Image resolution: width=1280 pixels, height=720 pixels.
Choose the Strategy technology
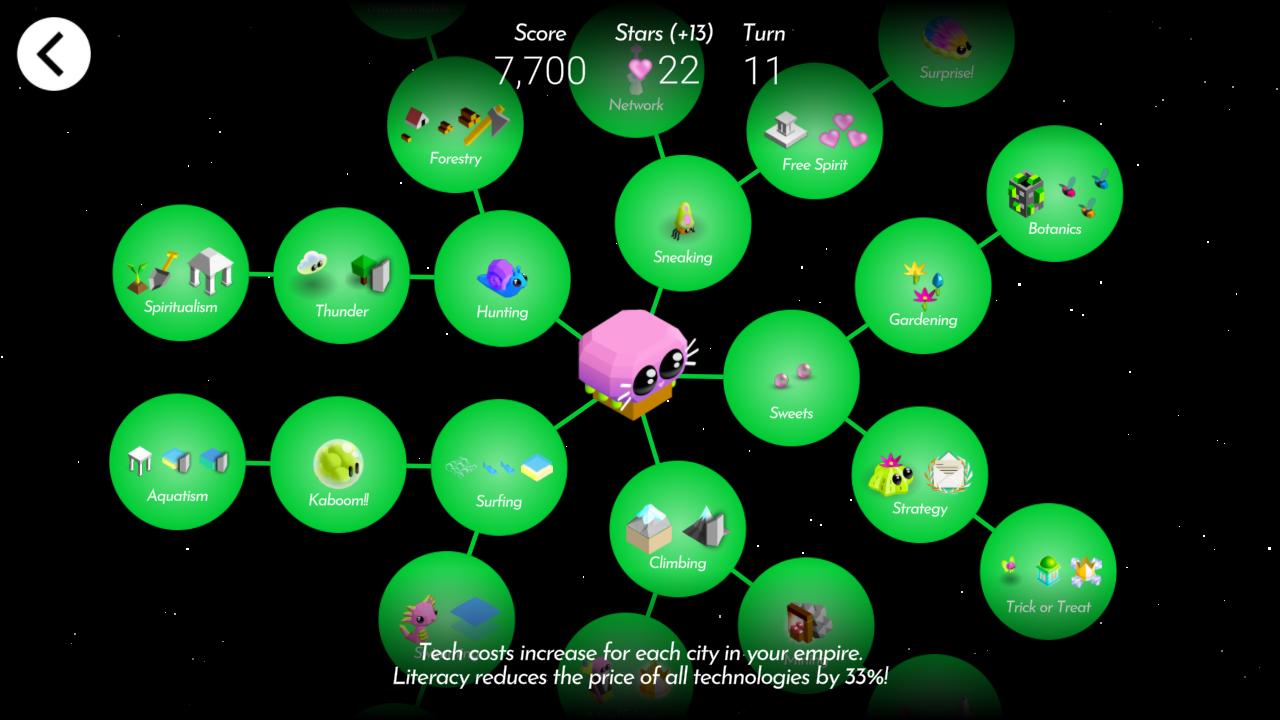pyautogui.click(x=920, y=475)
